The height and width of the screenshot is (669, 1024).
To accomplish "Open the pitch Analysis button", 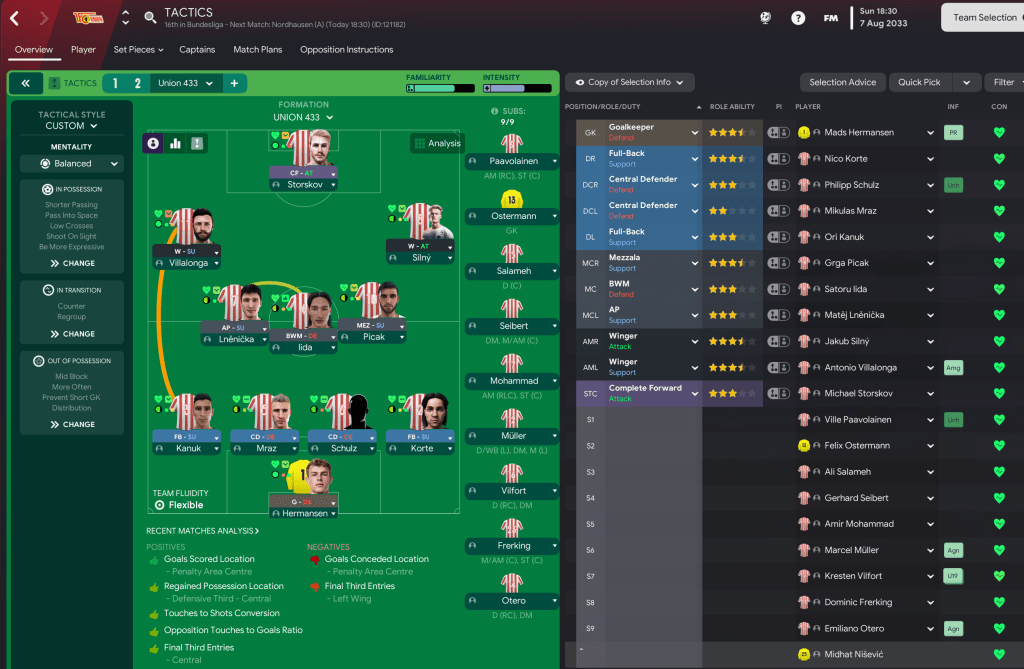I will tap(437, 143).
